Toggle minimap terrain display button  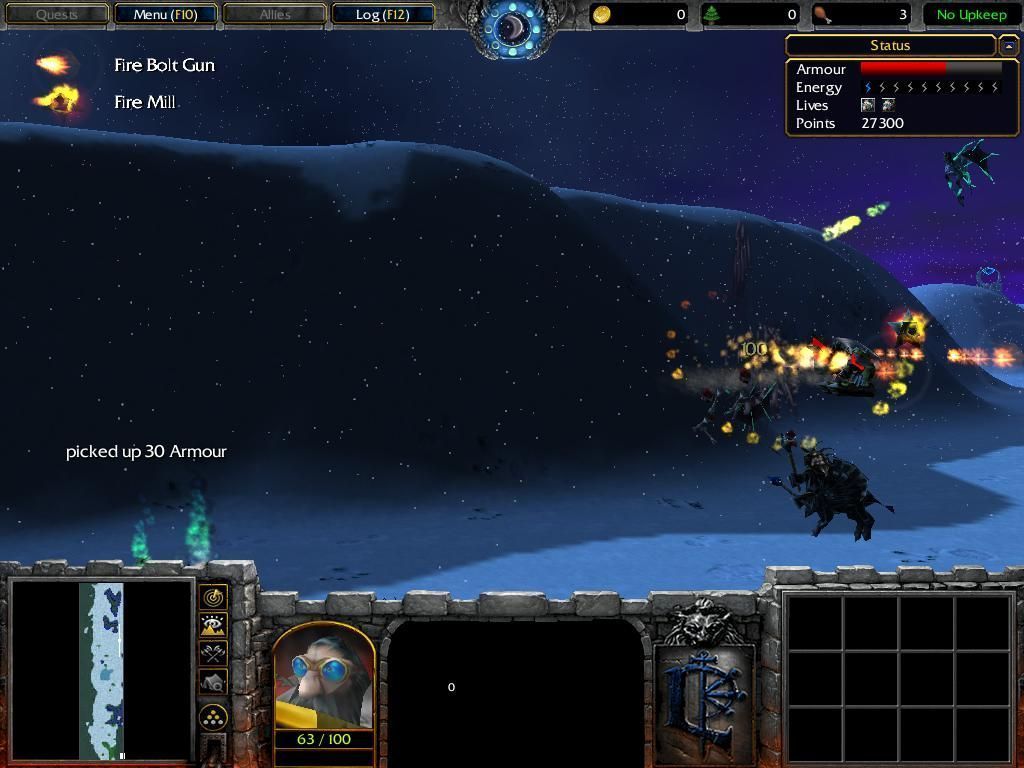[213, 626]
